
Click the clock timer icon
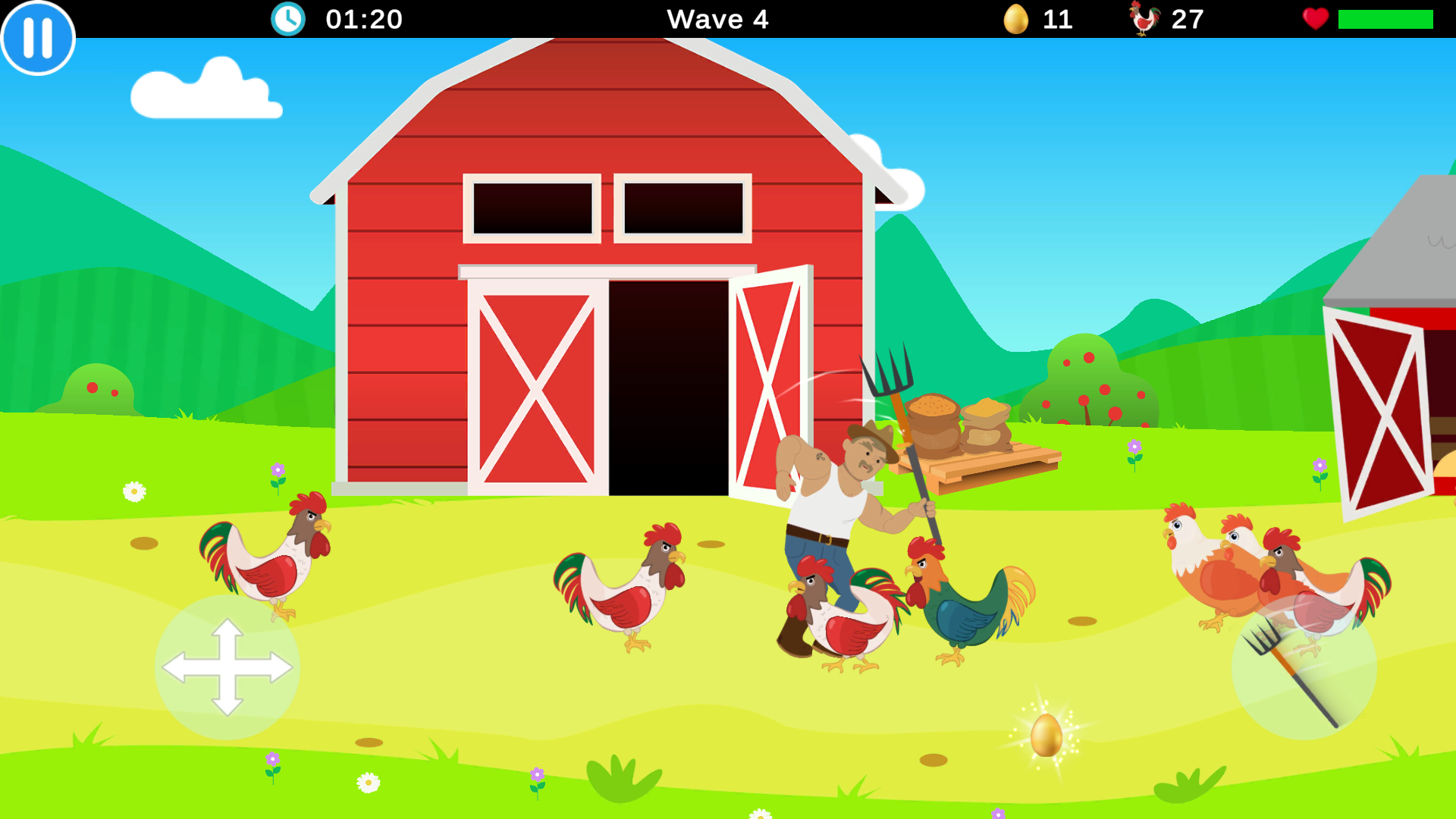click(x=287, y=19)
